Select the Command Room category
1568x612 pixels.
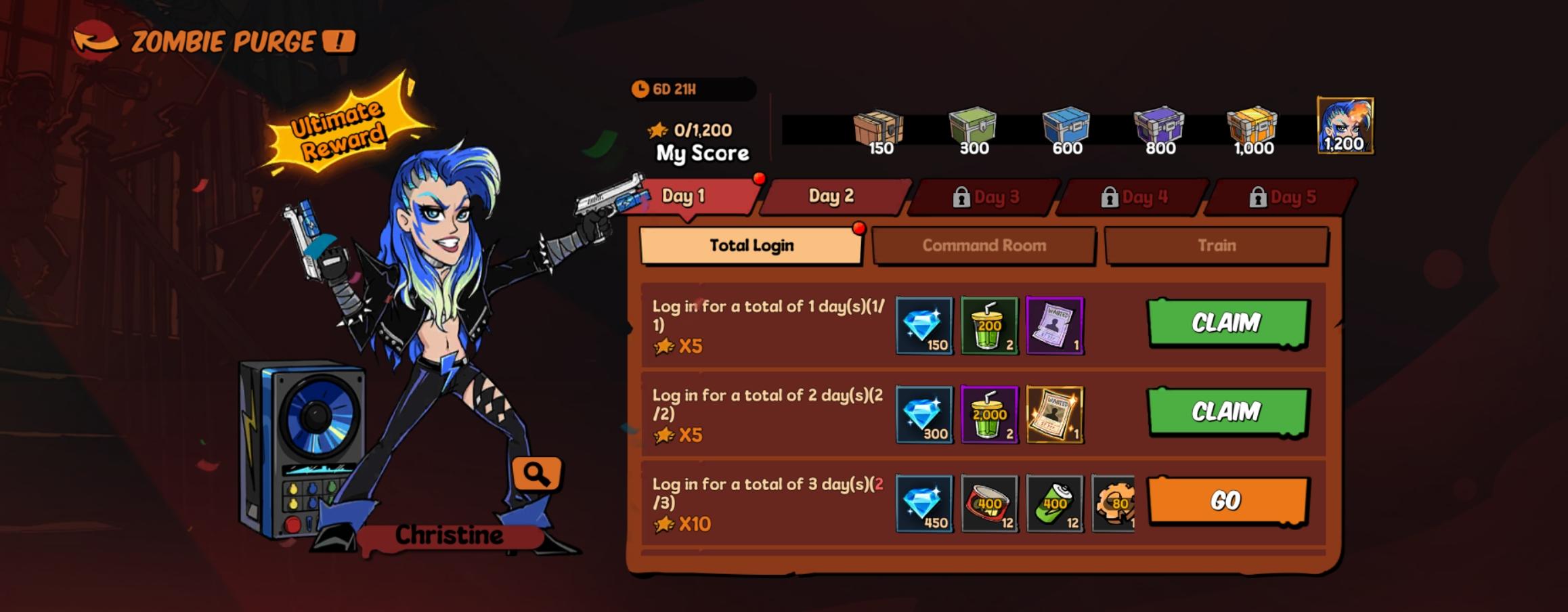[983, 246]
